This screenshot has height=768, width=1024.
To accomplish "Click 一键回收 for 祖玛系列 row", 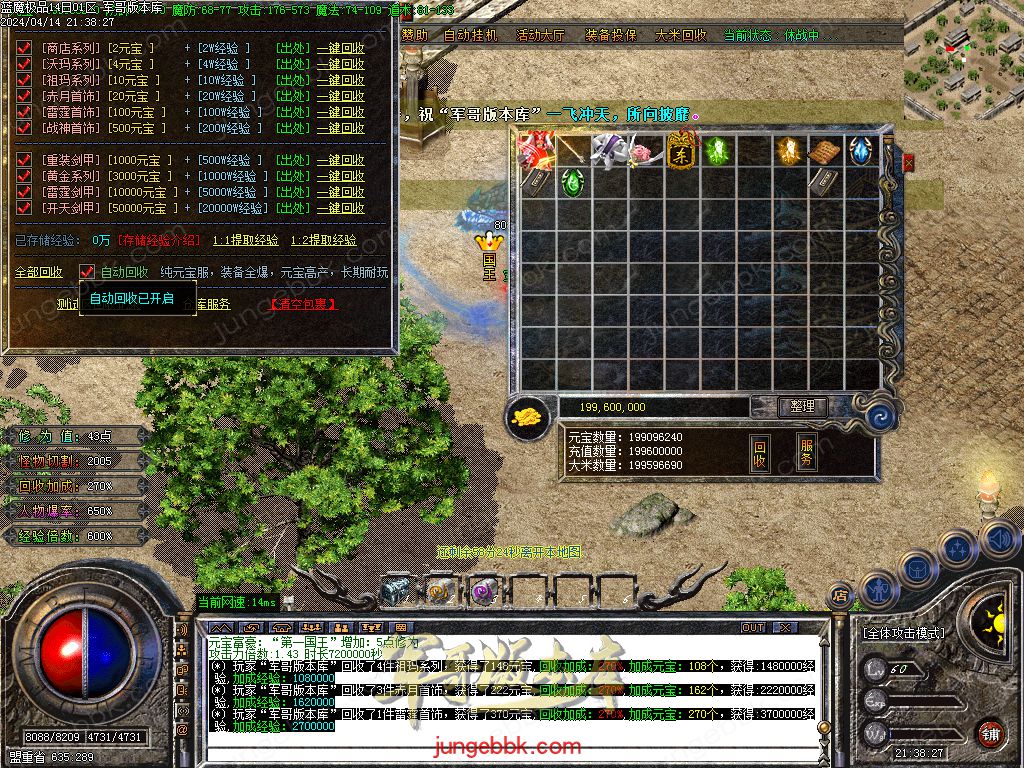I will pos(340,80).
